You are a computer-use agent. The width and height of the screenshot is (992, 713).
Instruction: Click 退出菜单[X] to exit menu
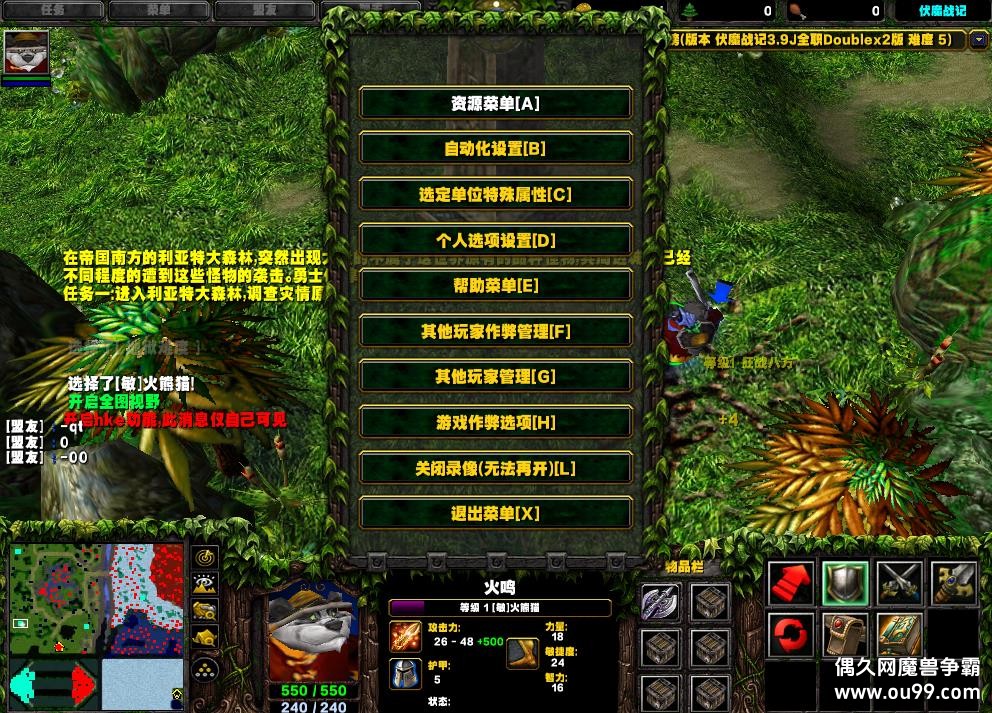(x=495, y=513)
